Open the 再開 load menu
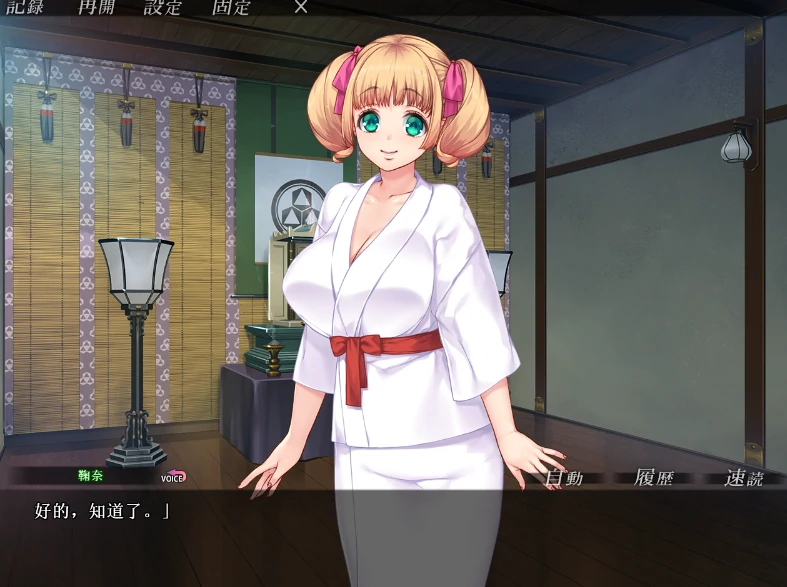This screenshot has width=787, height=587. coord(97,7)
